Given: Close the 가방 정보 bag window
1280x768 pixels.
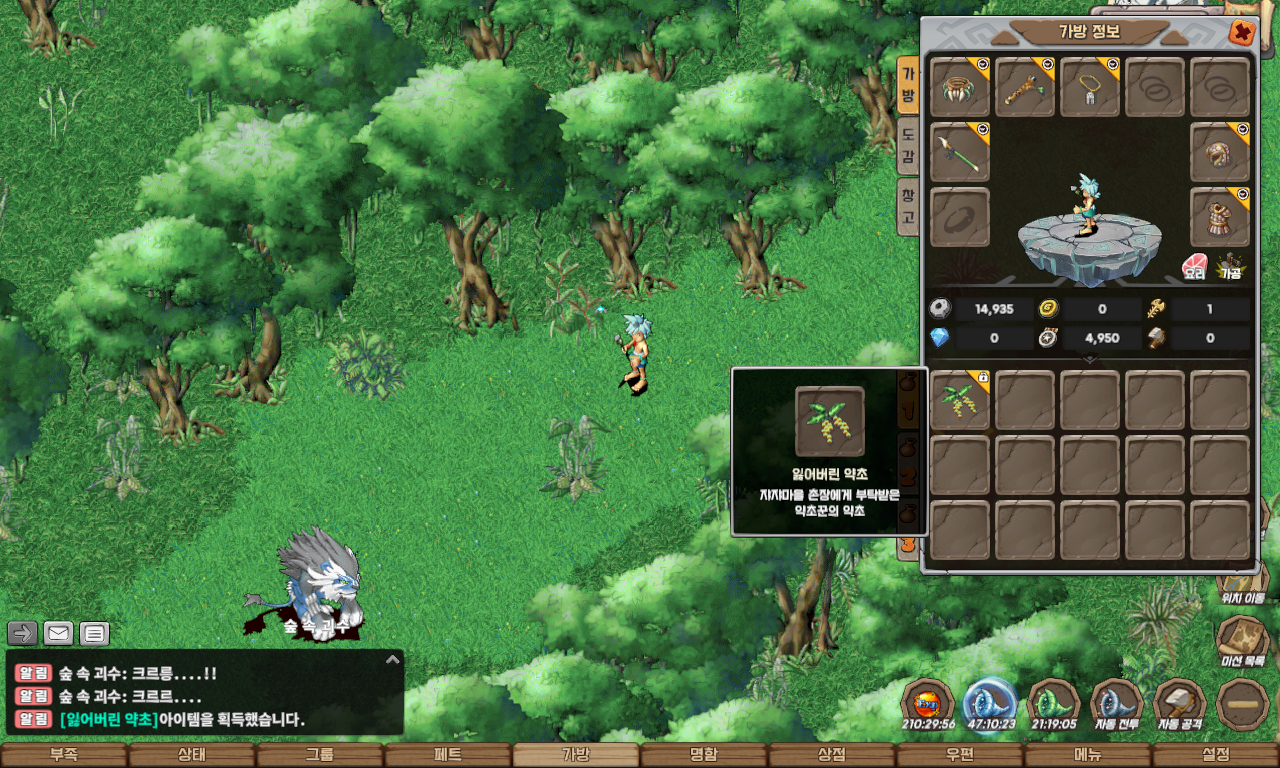Looking at the screenshot, I should pyautogui.click(x=1241, y=32).
